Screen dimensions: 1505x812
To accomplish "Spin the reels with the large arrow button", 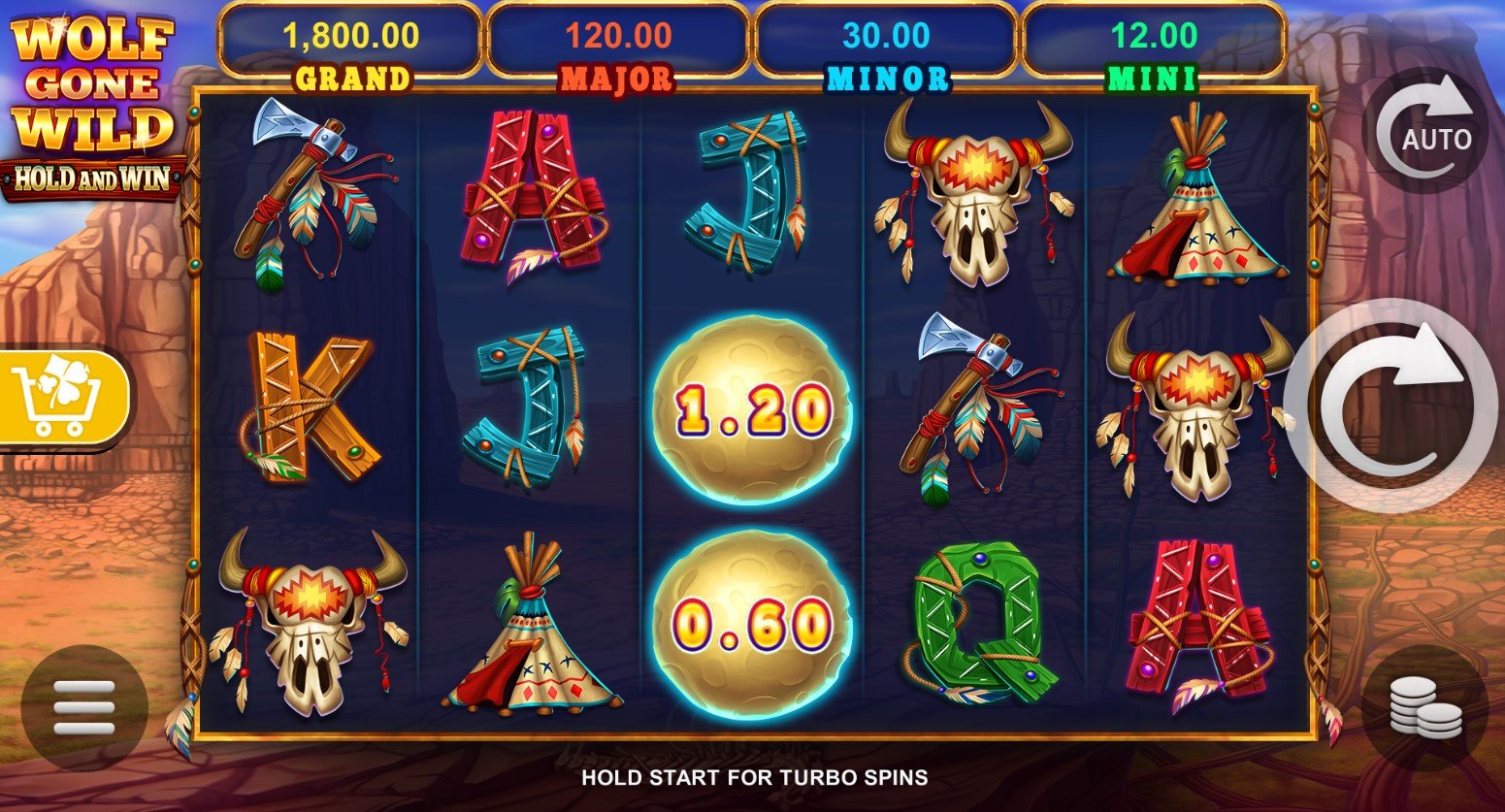I will click(1391, 406).
